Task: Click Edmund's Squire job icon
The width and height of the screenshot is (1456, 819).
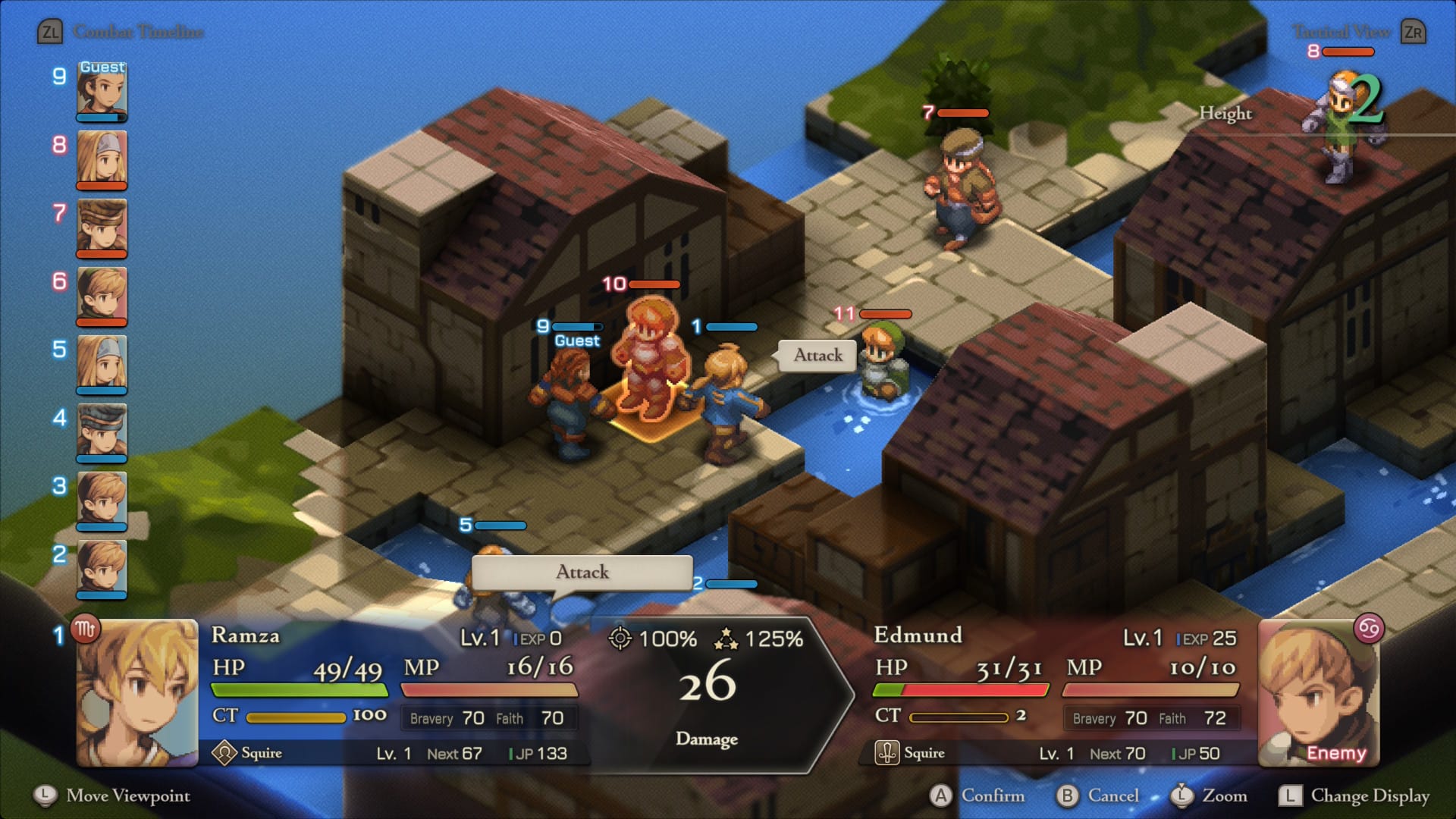Action: (x=886, y=753)
